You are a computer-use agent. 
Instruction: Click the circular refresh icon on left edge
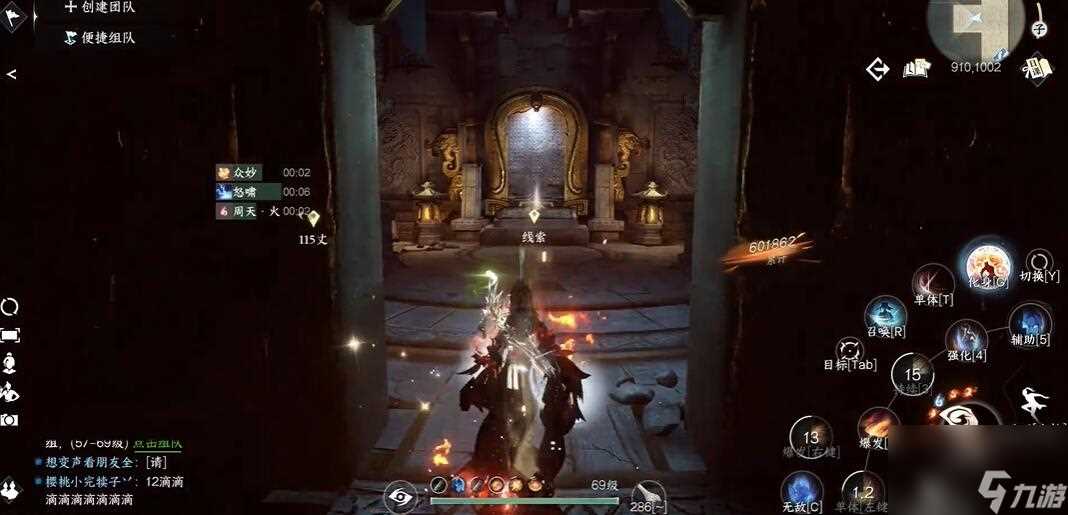(x=10, y=306)
